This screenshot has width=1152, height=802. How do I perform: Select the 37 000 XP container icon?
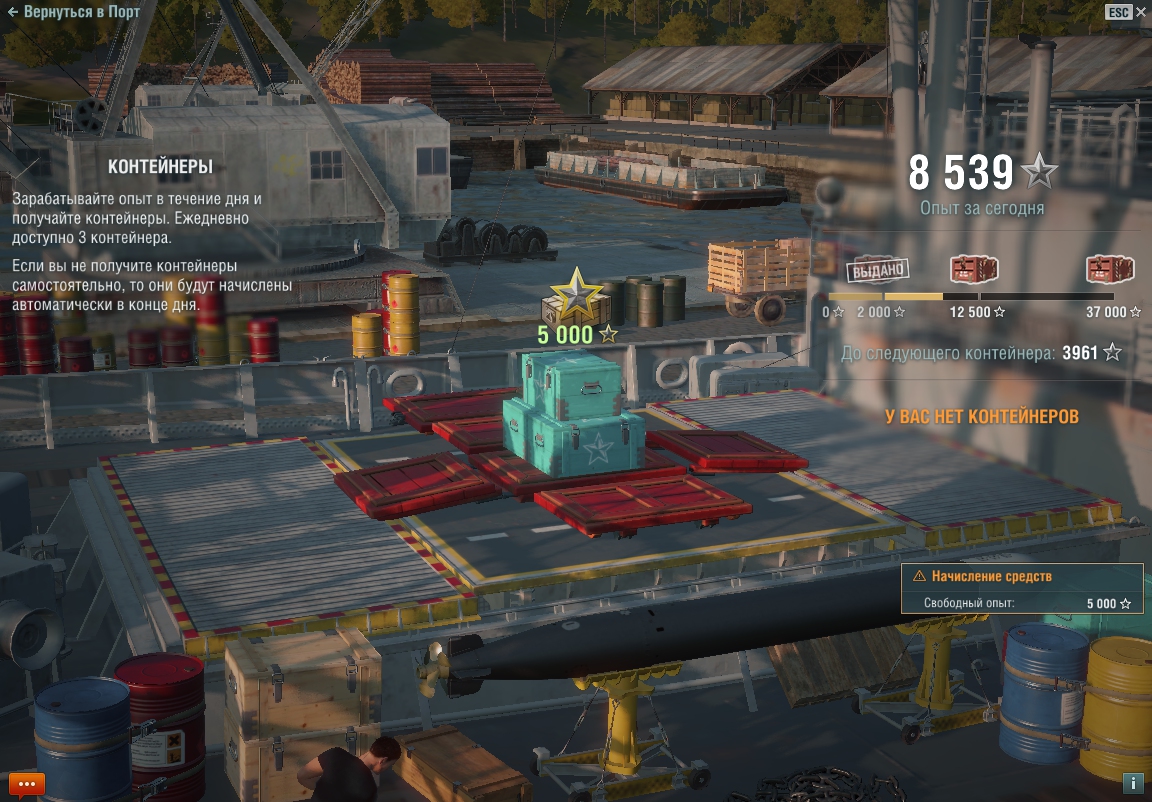point(1110,270)
